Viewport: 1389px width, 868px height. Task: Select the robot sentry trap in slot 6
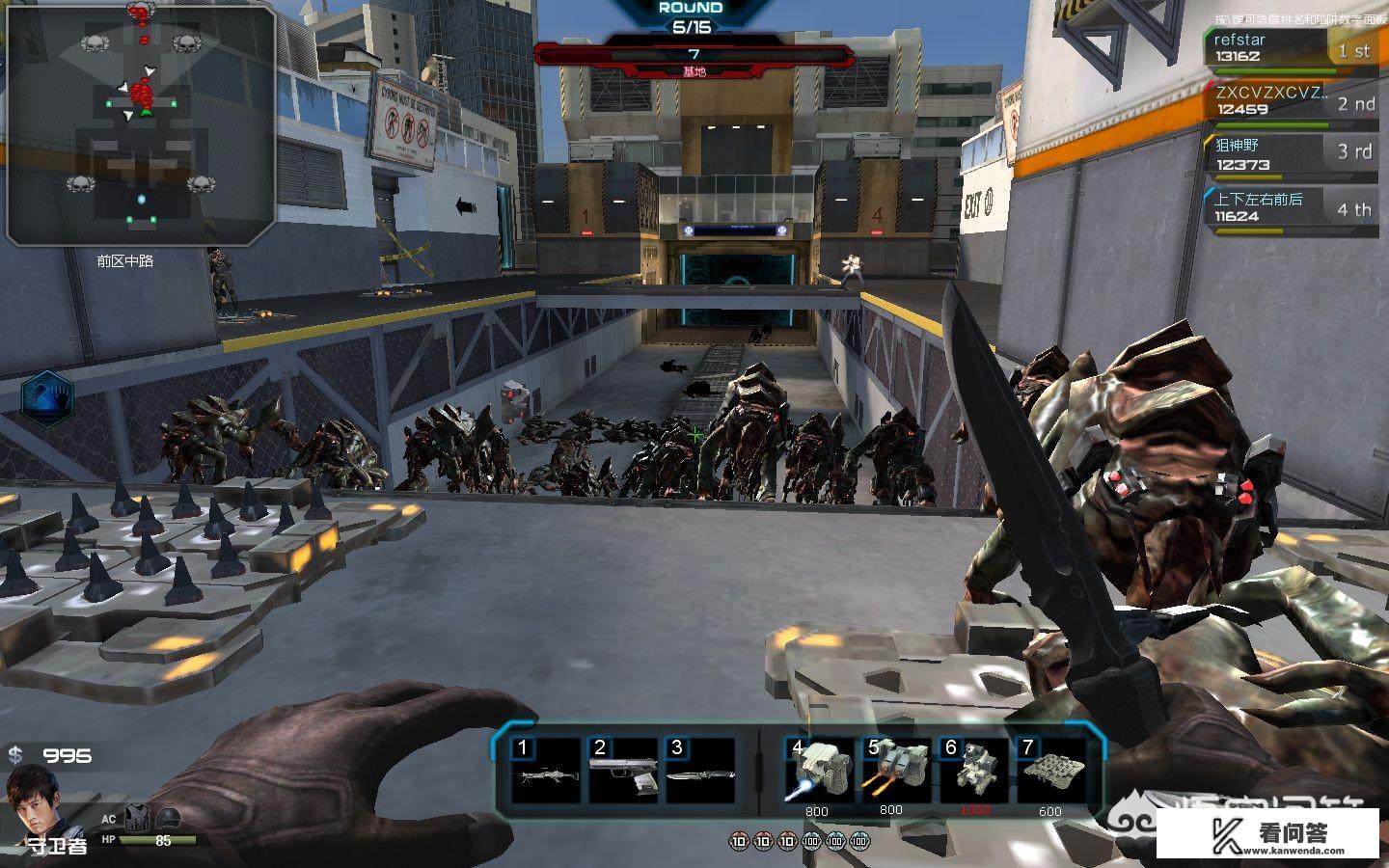tap(973, 773)
